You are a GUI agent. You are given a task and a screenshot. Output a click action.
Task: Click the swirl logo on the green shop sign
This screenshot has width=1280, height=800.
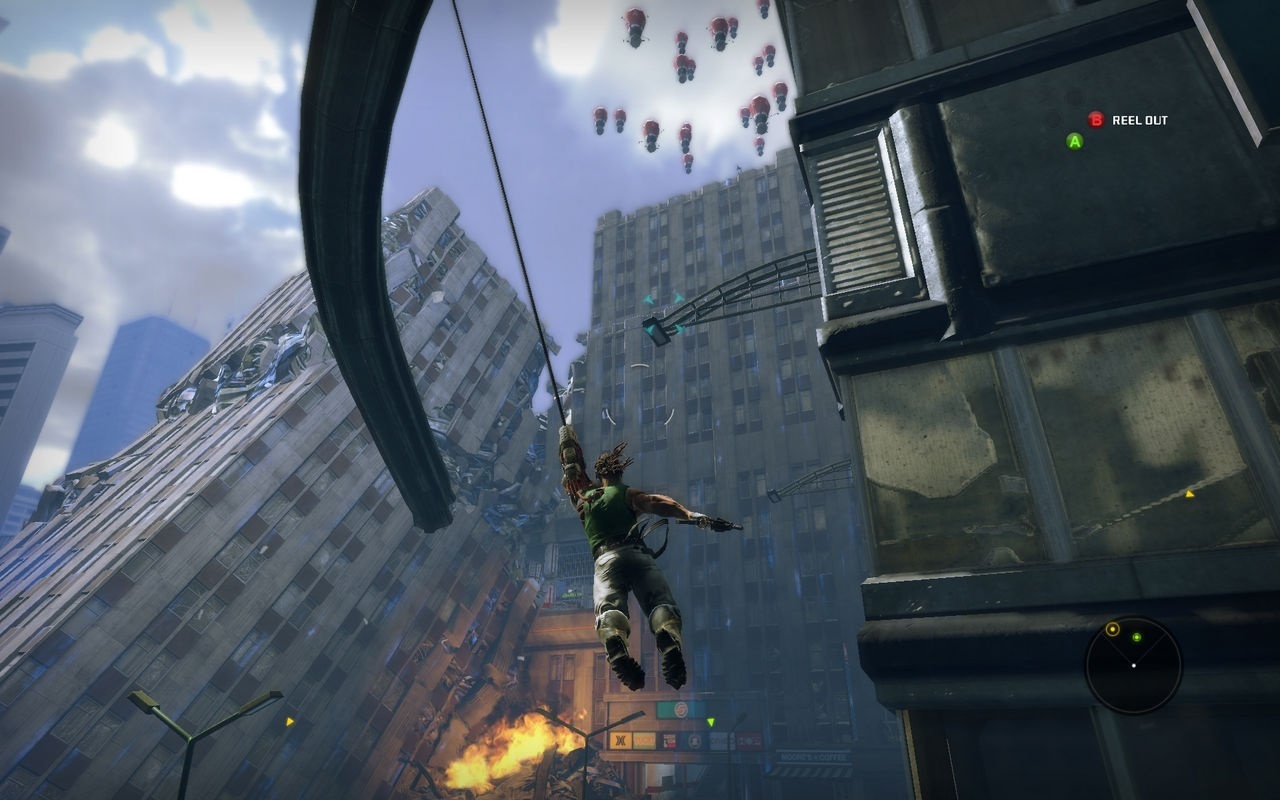[681, 709]
